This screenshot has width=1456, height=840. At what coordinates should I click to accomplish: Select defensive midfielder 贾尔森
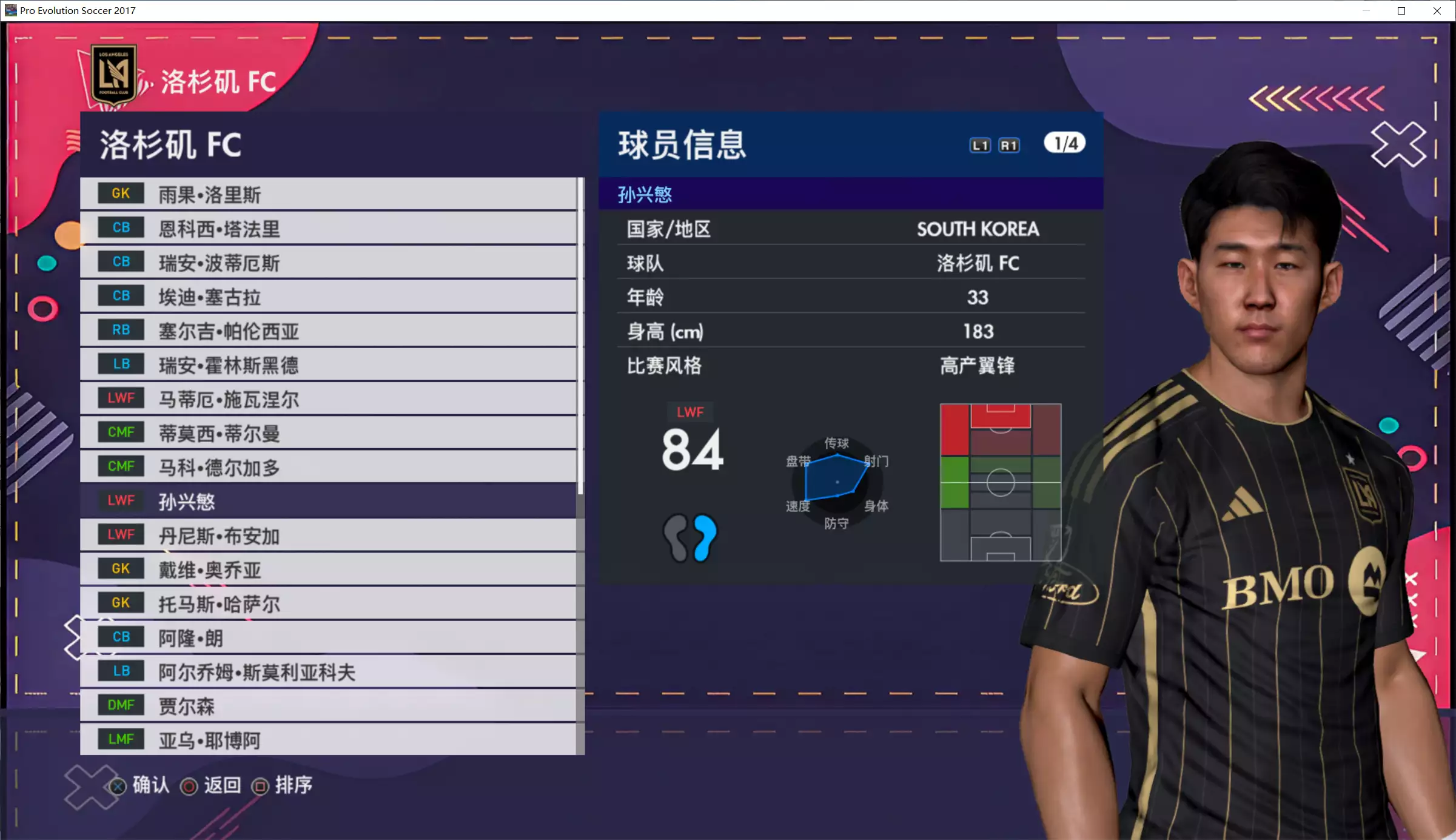tap(327, 705)
